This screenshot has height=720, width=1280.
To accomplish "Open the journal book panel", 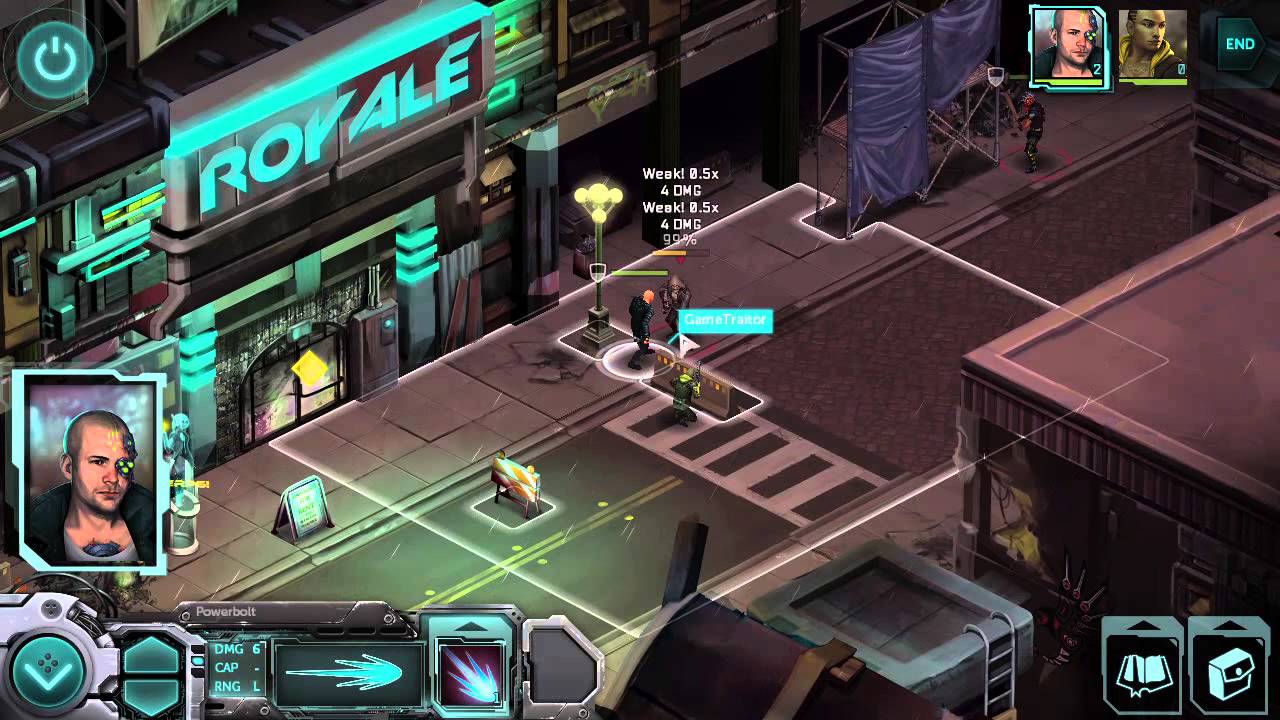I will click(1143, 668).
